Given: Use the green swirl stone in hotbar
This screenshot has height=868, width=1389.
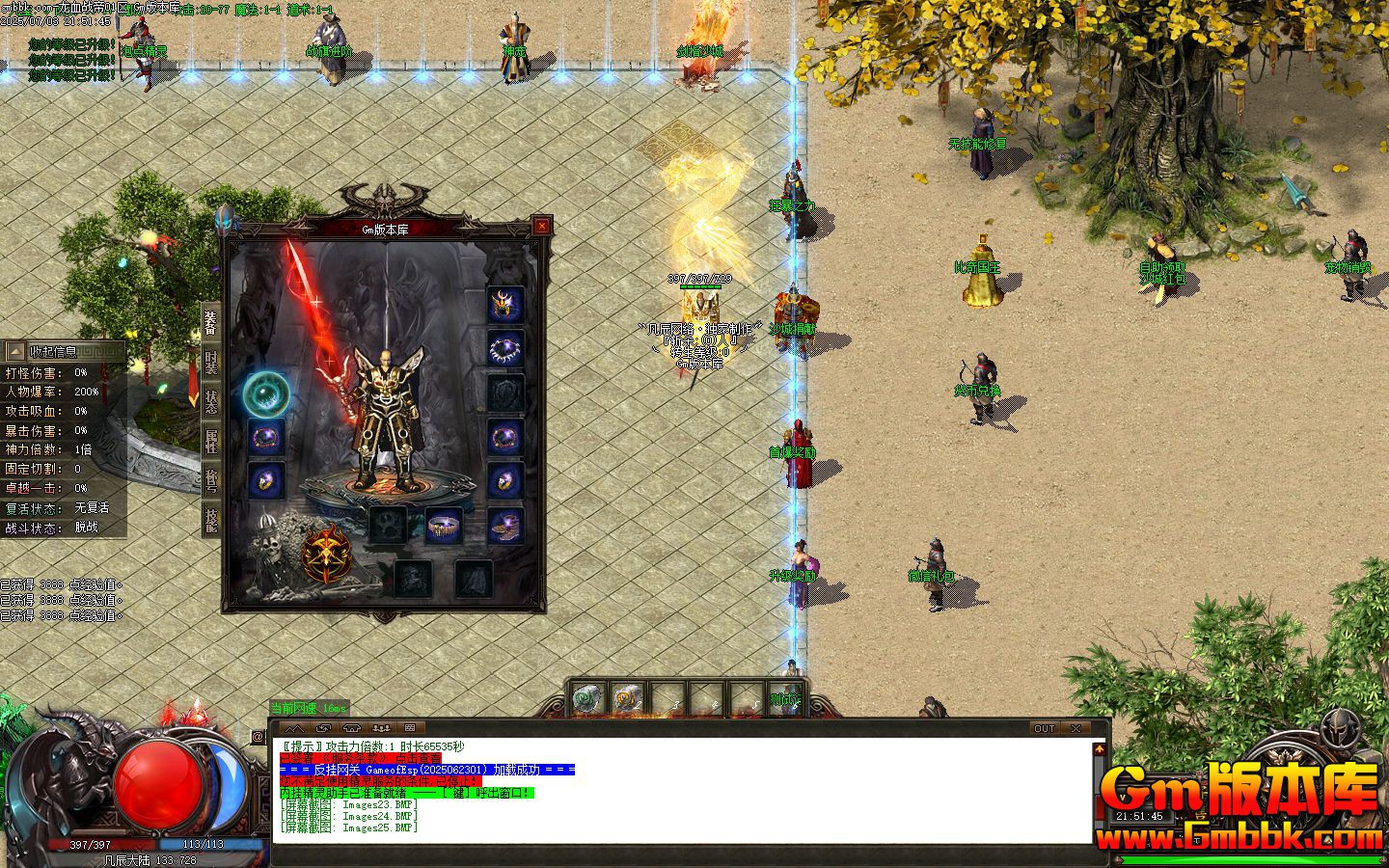Looking at the screenshot, I should pyautogui.click(x=588, y=698).
